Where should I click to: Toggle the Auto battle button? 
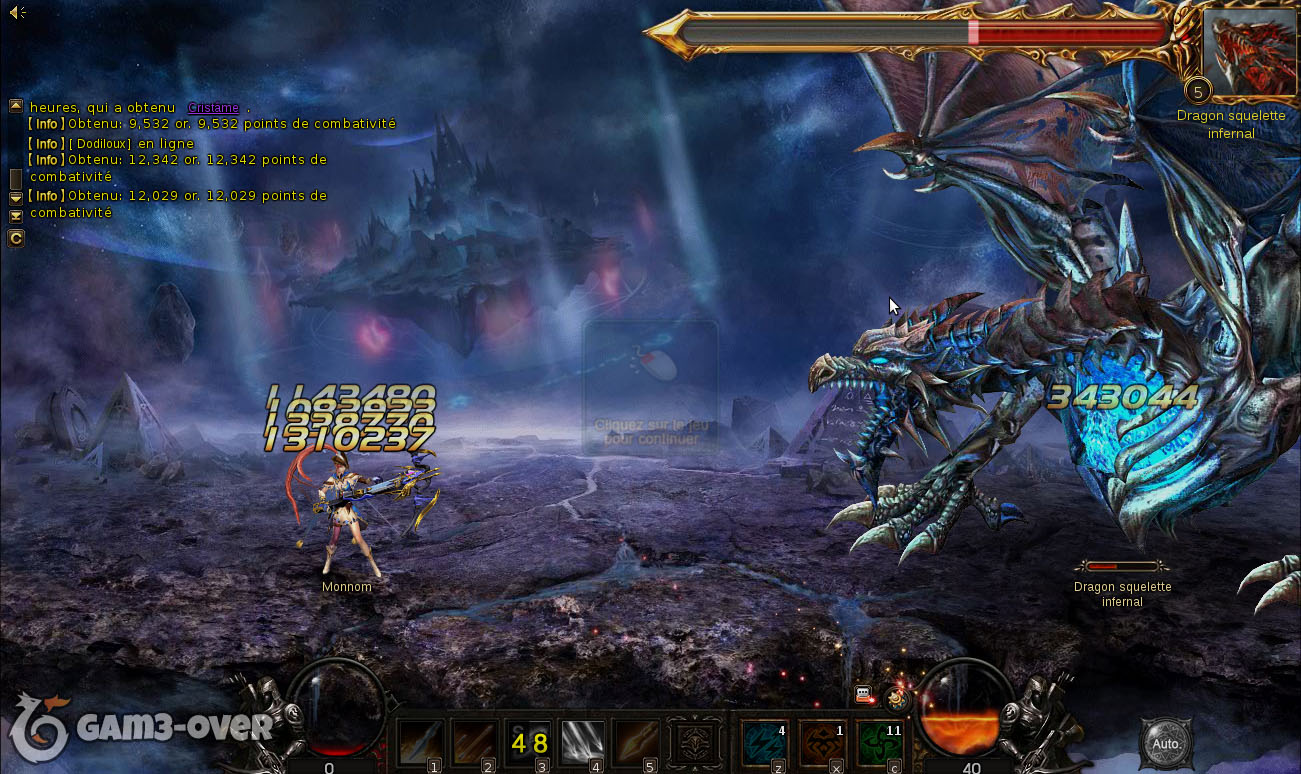1166,744
